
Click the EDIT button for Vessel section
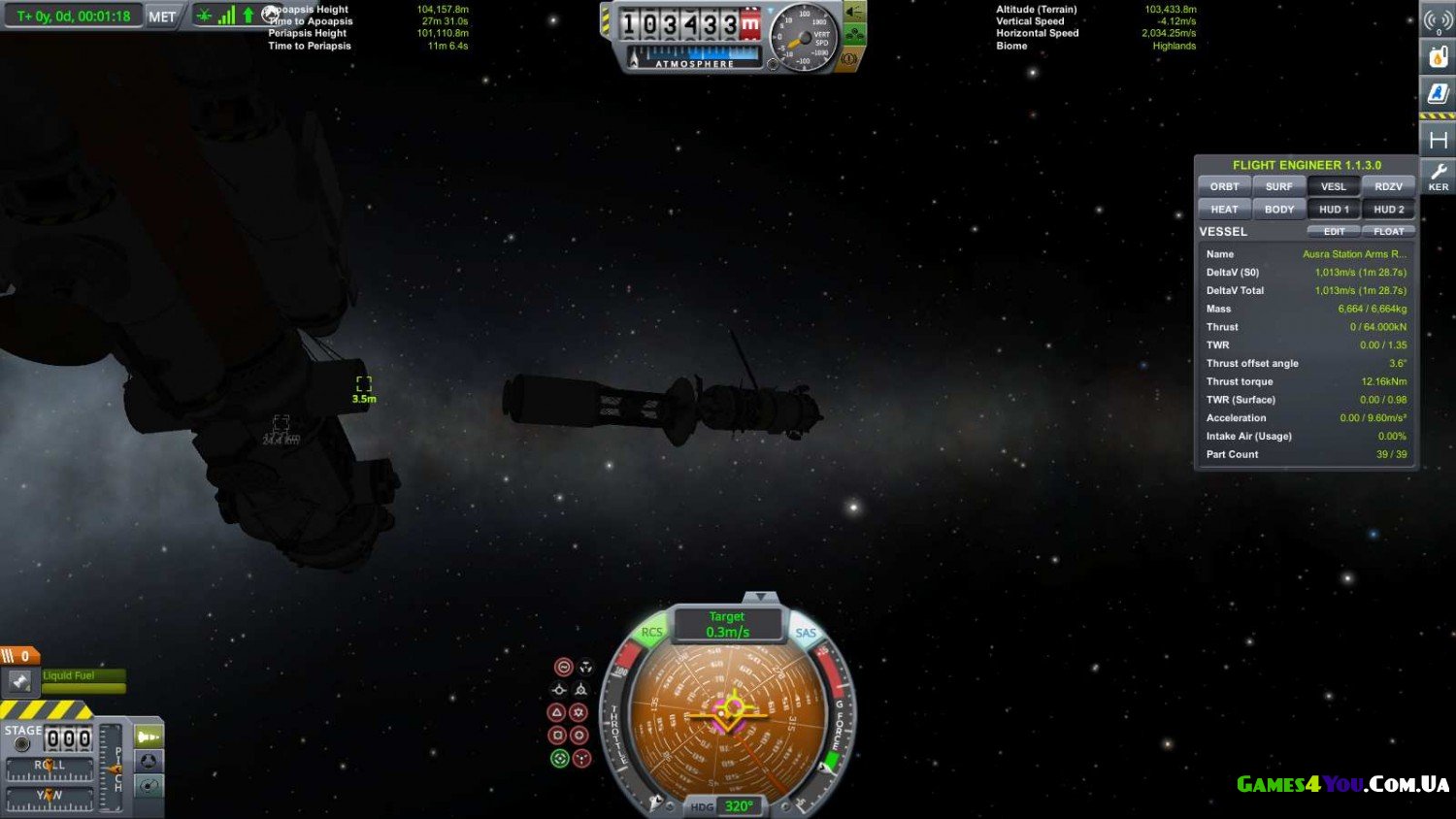(x=1334, y=232)
